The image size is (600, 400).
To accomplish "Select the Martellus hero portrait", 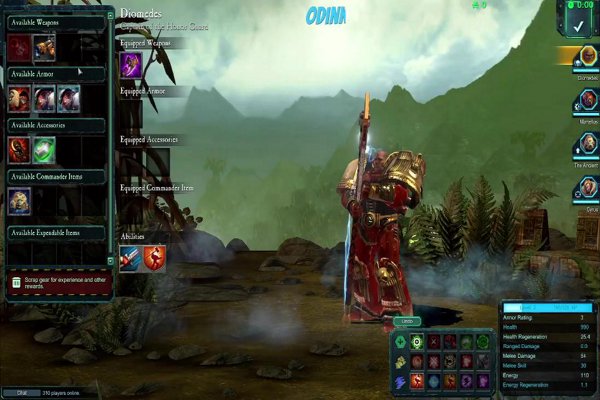I will (x=587, y=103).
